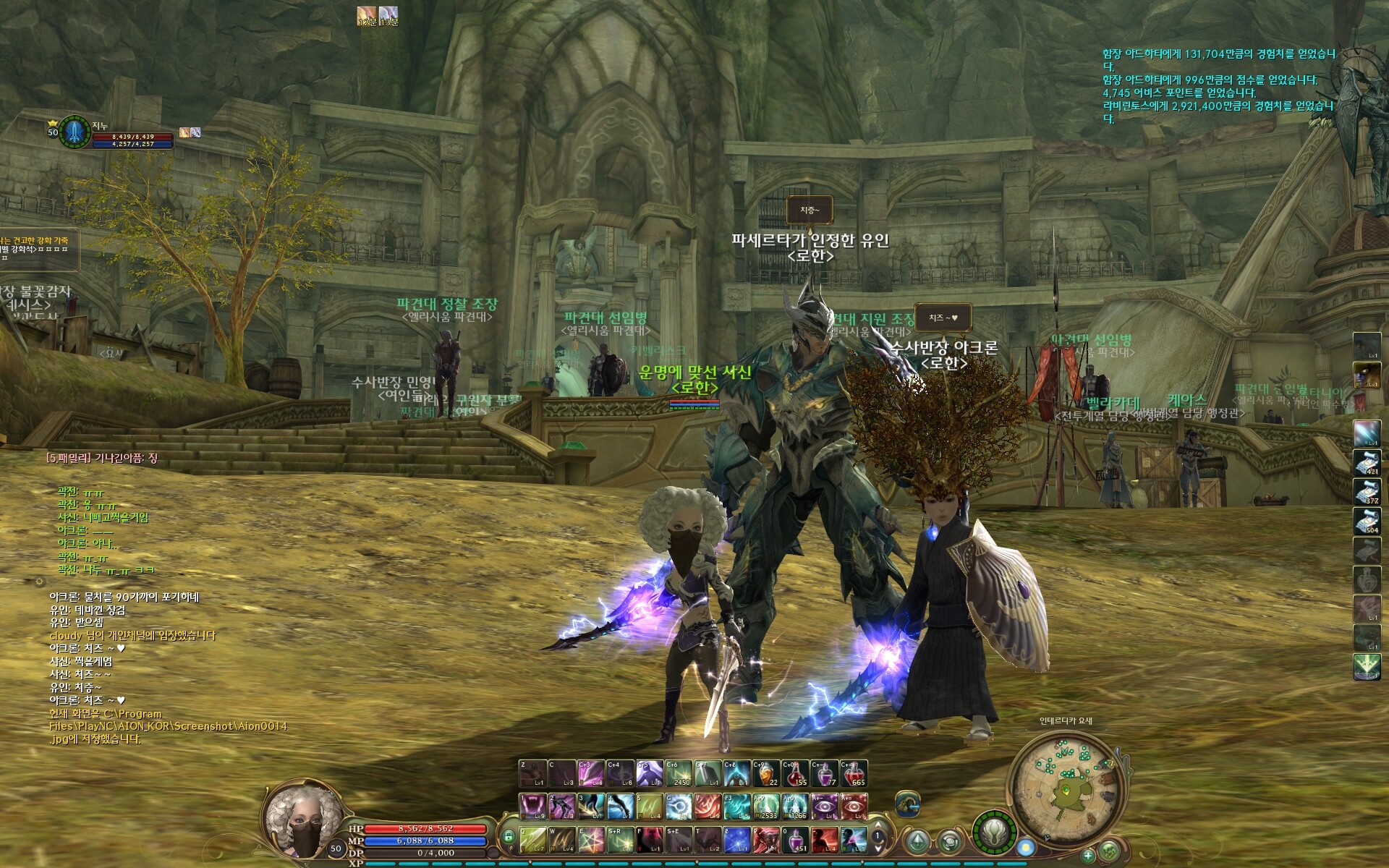Activate the purple eye skill
The image size is (1389, 868).
(825, 807)
